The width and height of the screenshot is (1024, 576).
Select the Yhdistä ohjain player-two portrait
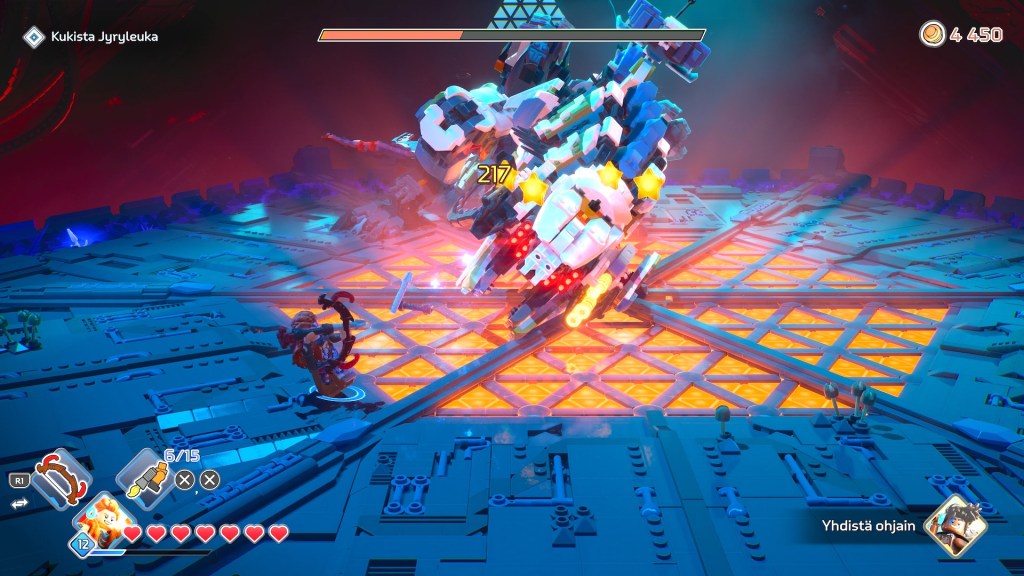click(955, 525)
